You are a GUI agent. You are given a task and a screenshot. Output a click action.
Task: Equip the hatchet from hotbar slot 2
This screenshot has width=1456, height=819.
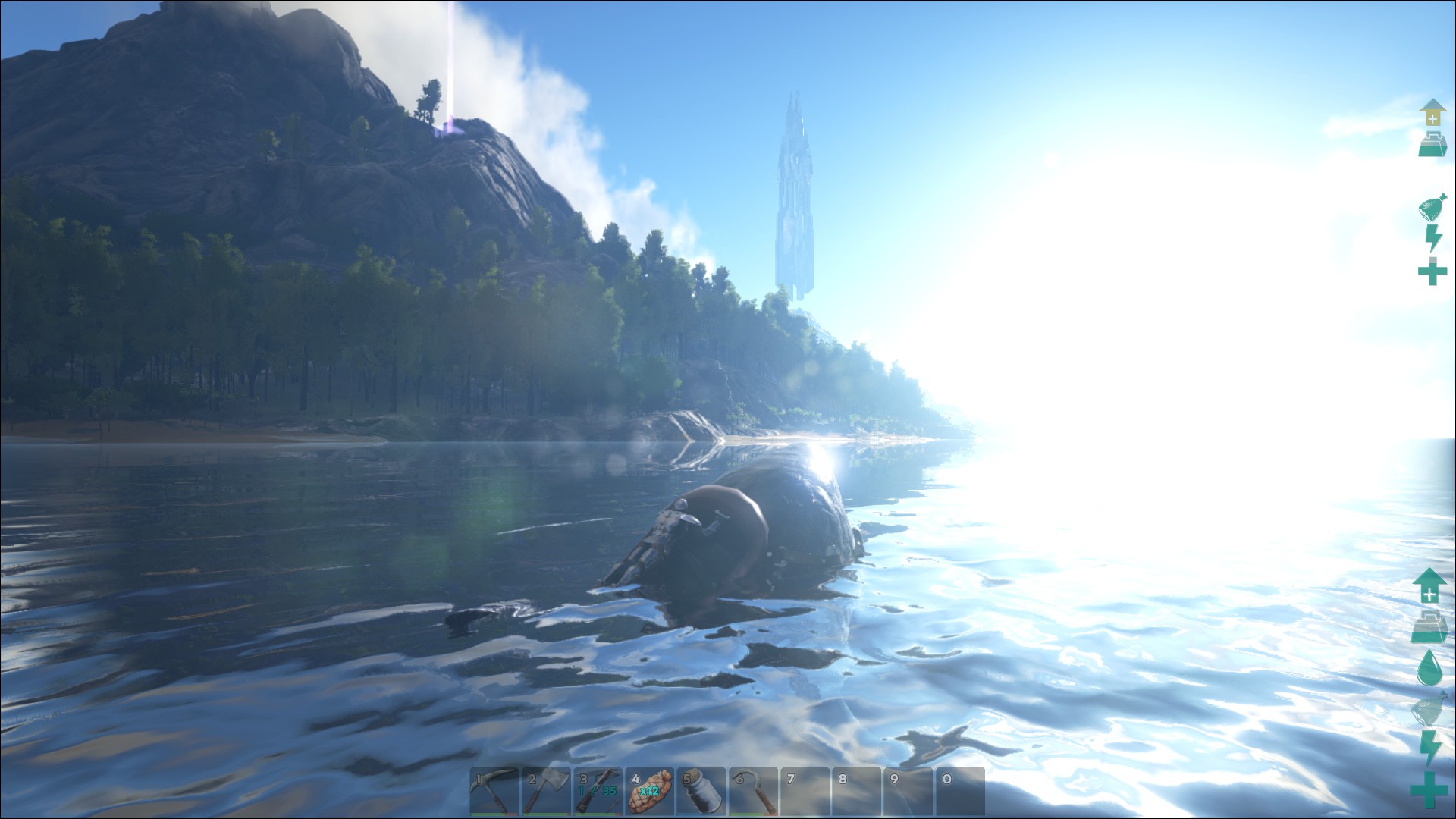[x=545, y=791]
